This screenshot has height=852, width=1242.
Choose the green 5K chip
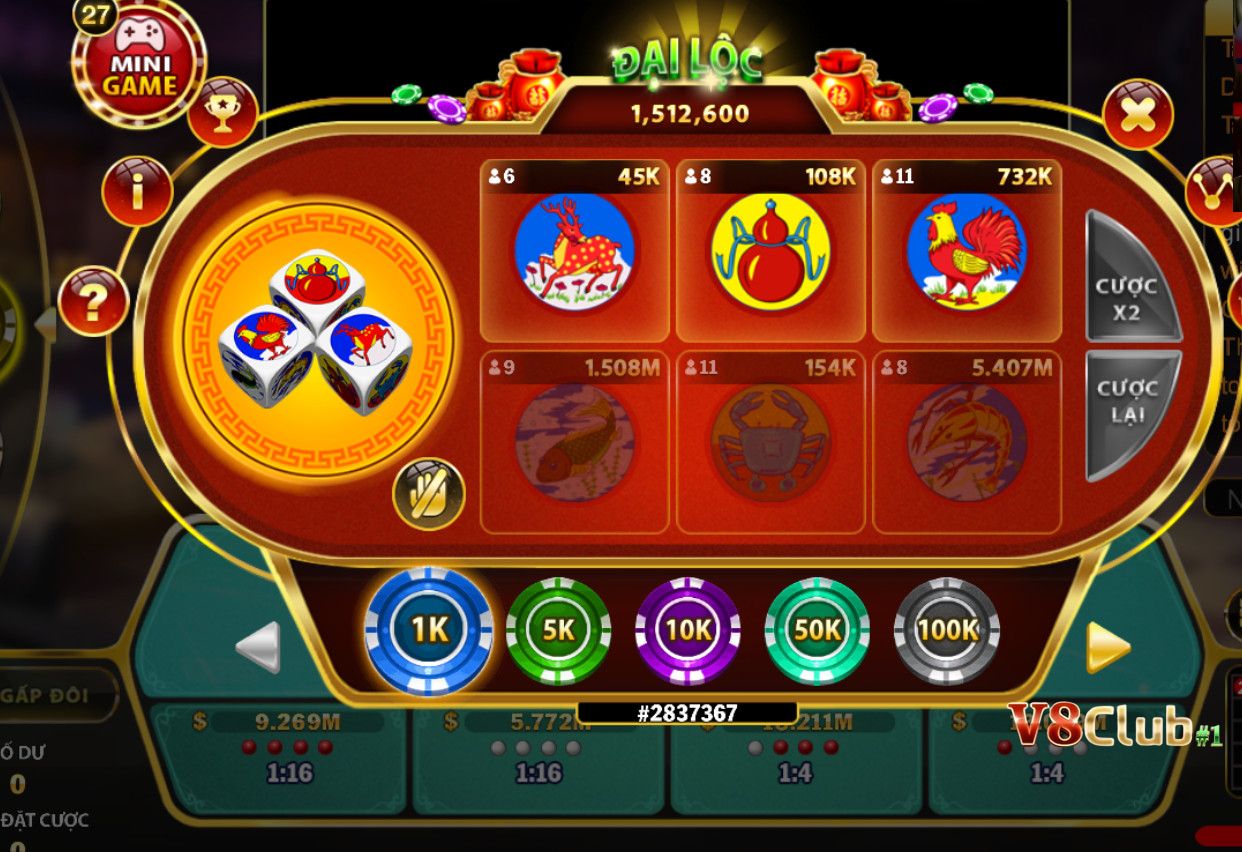(x=558, y=630)
